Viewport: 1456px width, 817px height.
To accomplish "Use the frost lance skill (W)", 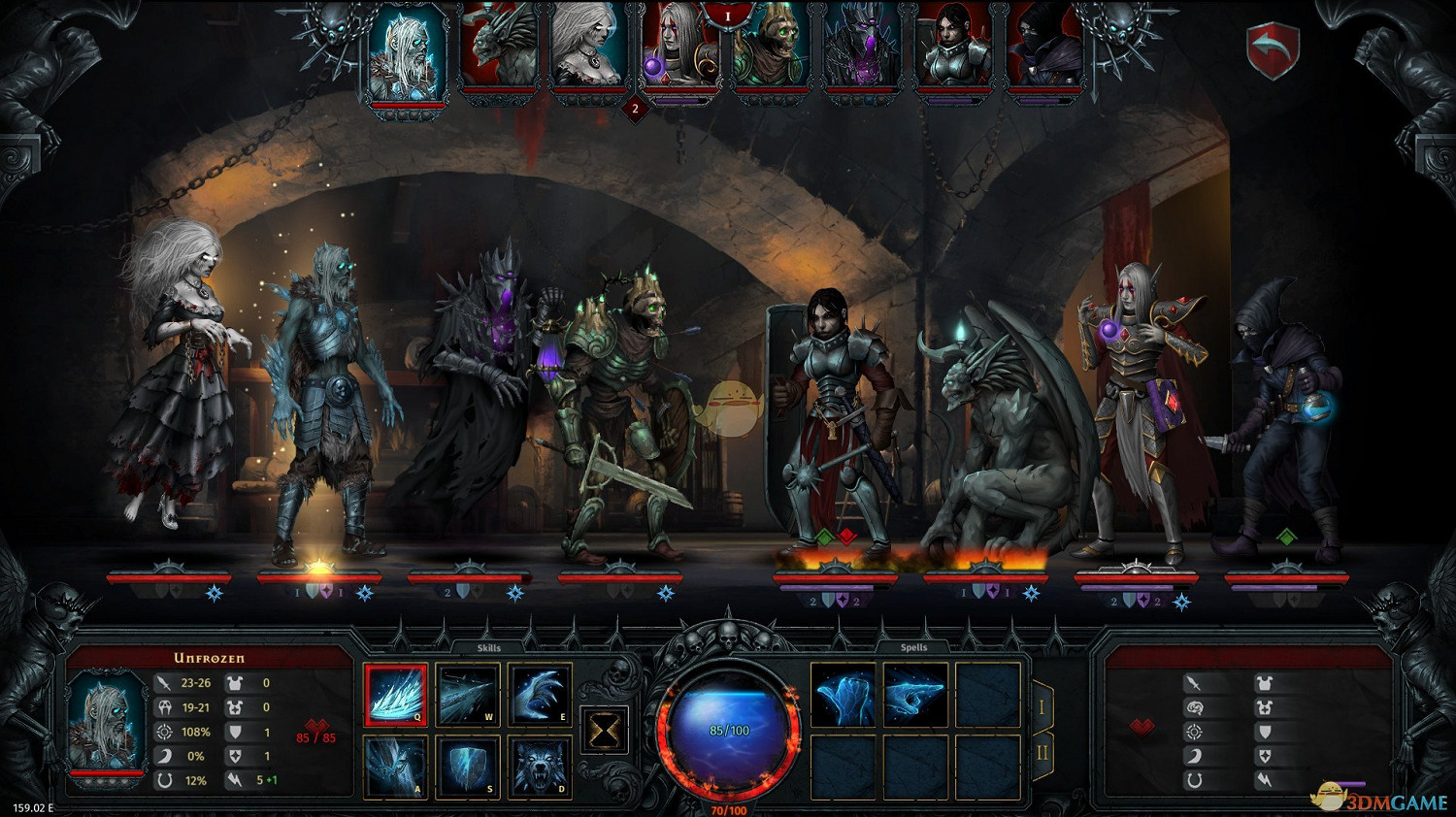I will pyautogui.click(x=468, y=695).
